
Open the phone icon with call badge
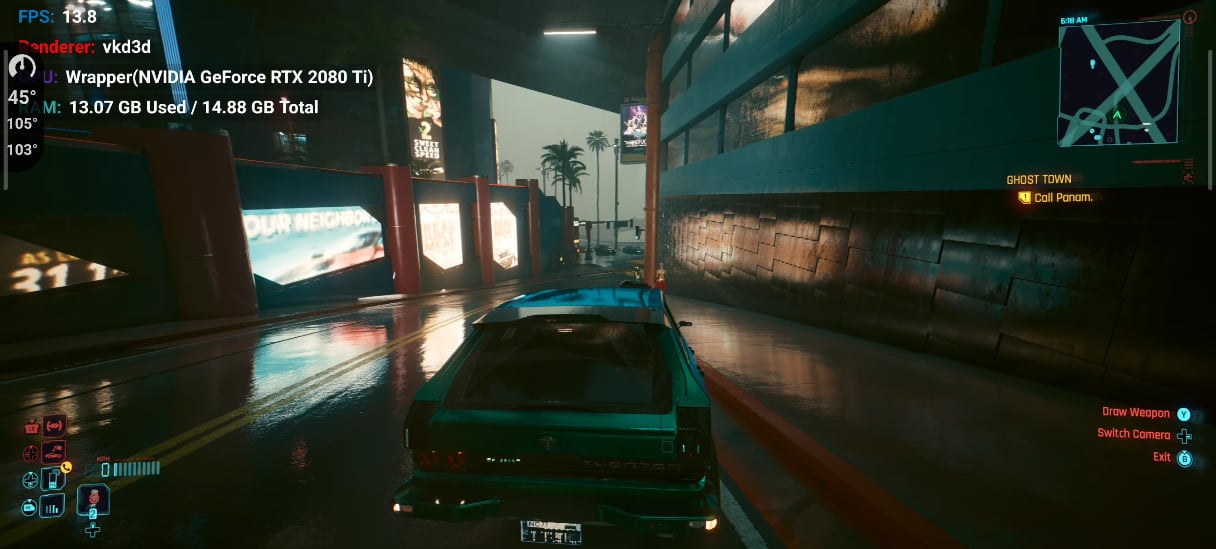click(x=55, y=479)
